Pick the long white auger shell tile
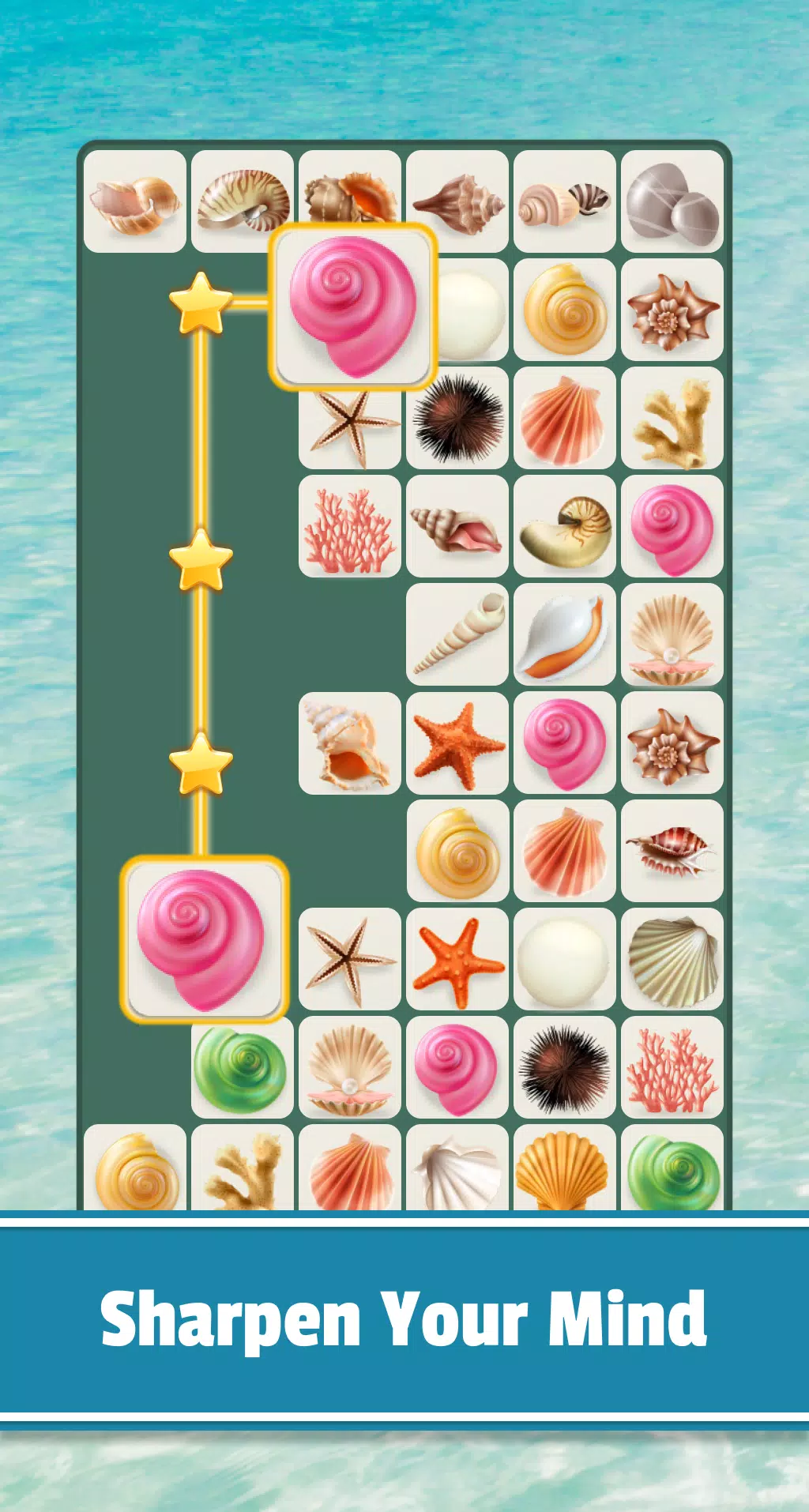The height and width of the screenshot is (1512, 809). (457, 634)
